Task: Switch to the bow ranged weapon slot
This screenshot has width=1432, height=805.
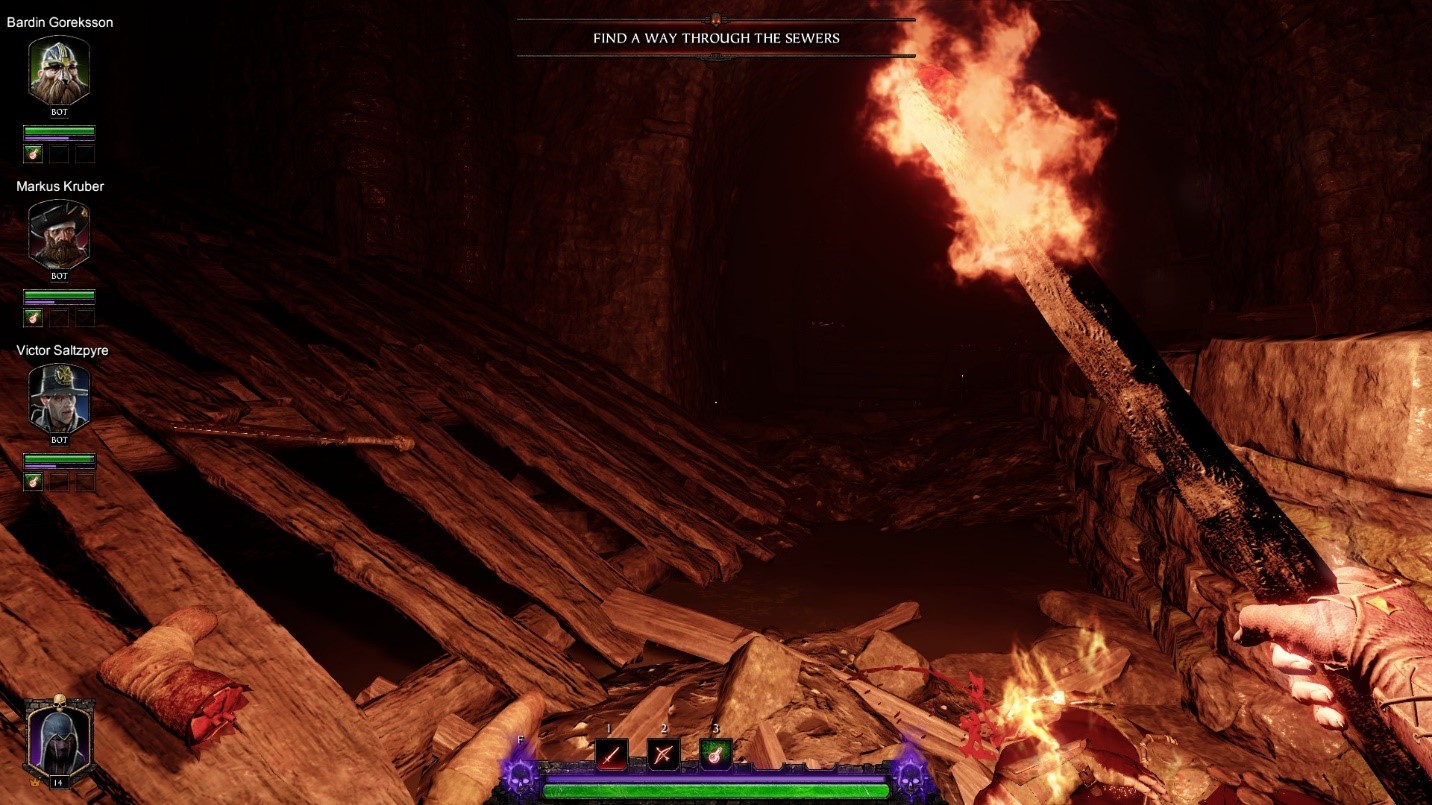Action: [x=663, y=753]
